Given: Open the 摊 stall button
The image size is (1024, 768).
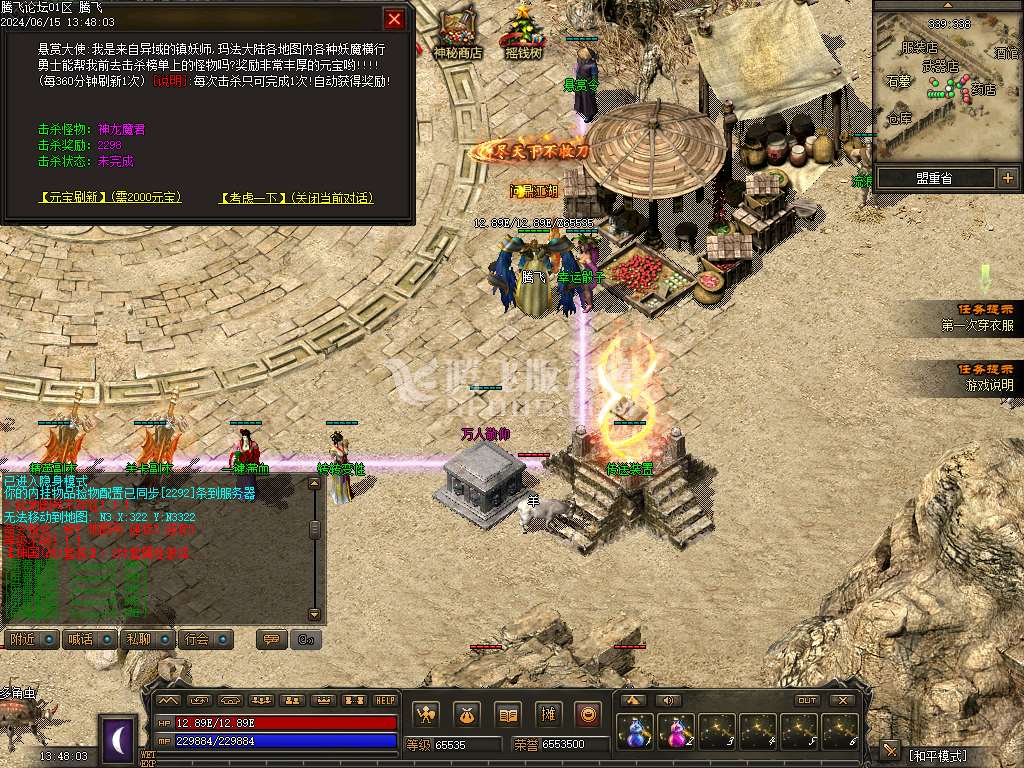Looking at the screenshot, I should (548, 714).
